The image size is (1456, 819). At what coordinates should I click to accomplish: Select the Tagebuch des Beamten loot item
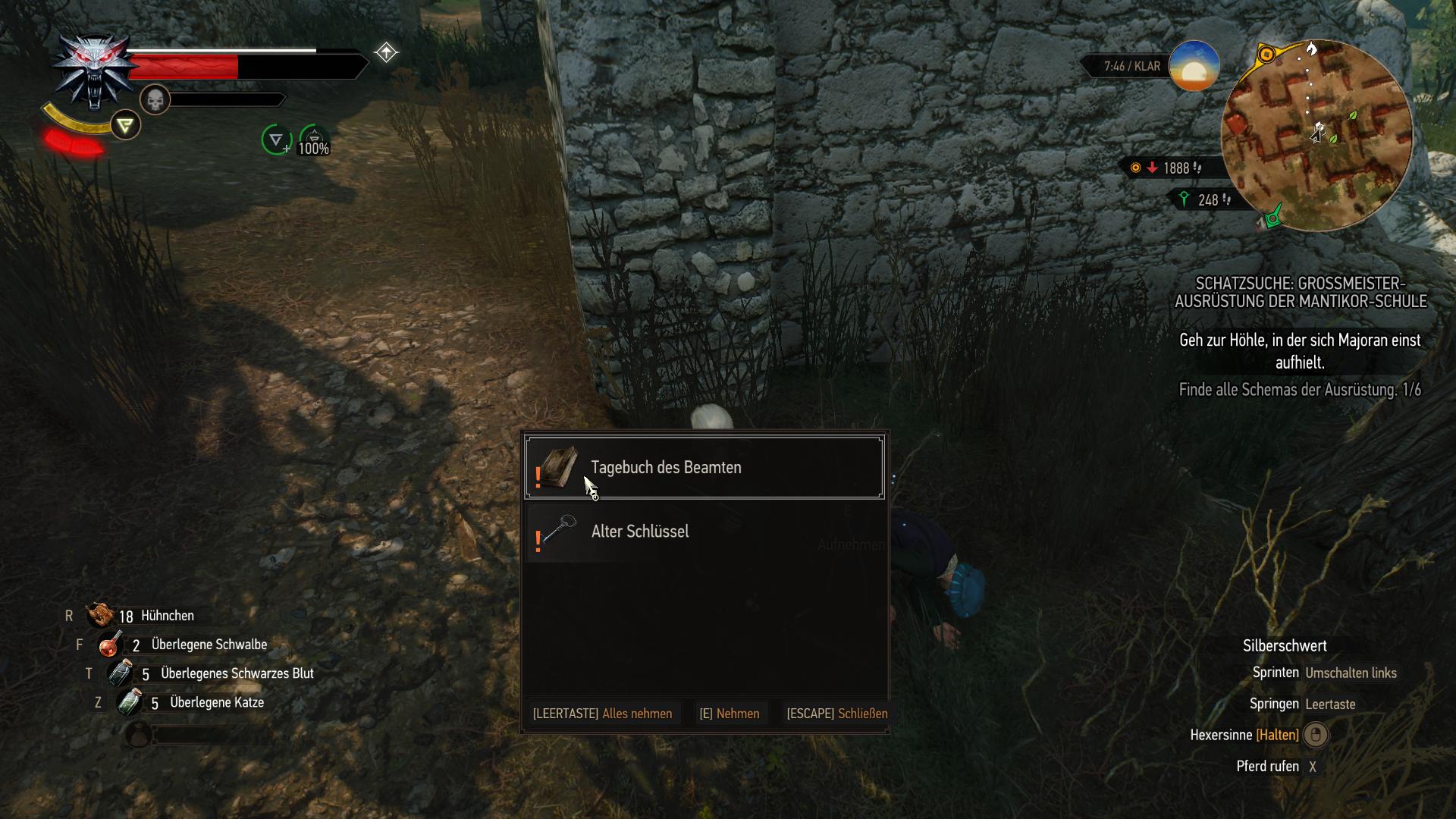point(704,467)
